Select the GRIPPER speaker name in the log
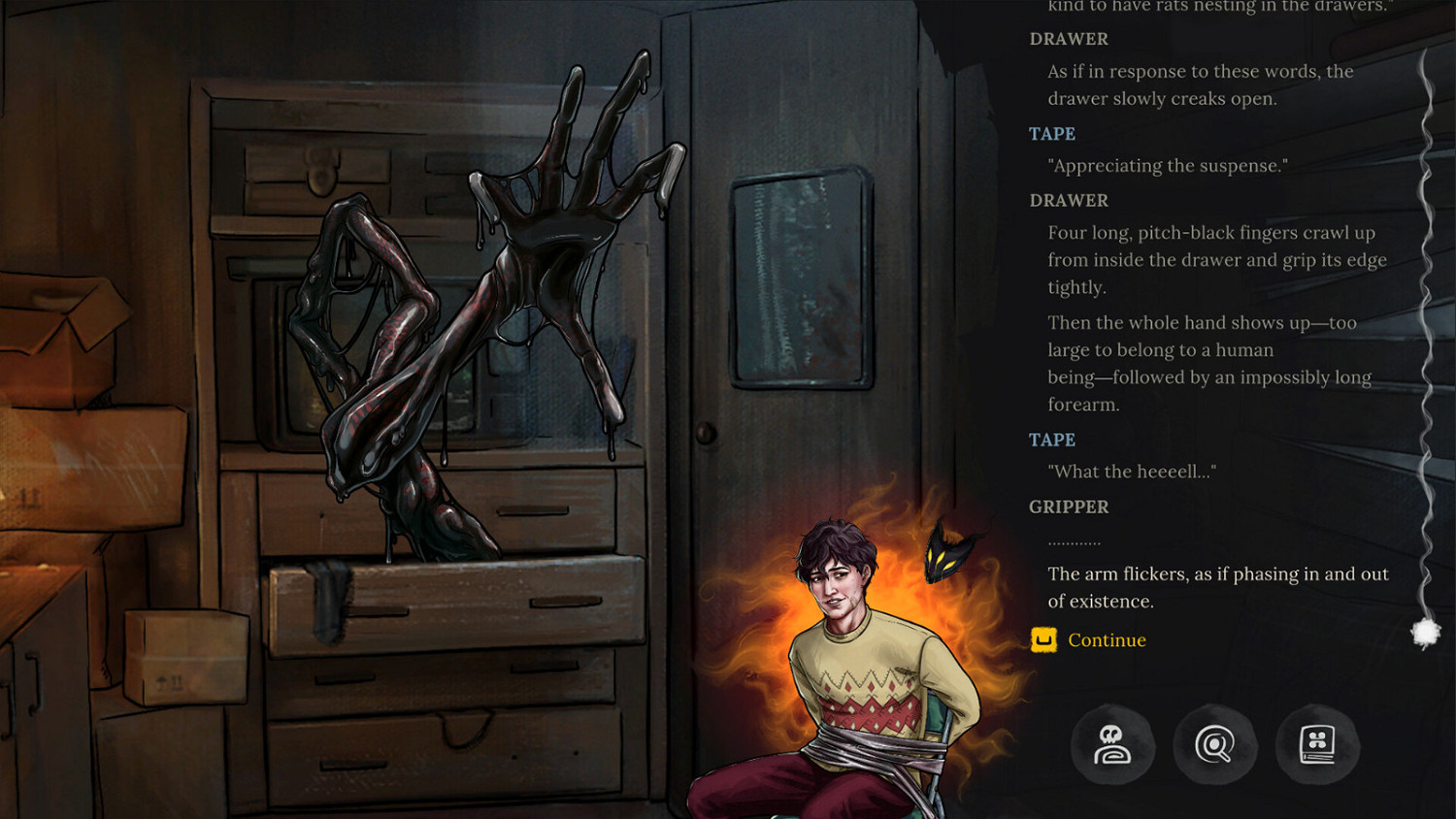Viewport: 1456px width, 819px height. coord(1069,507)
